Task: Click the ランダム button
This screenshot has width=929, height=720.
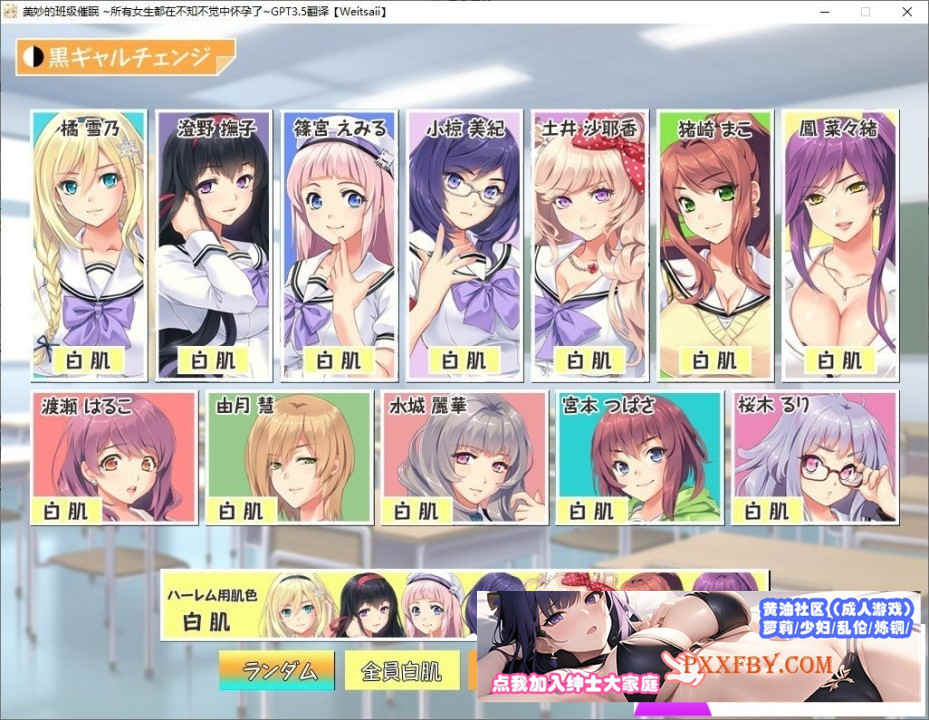Action: pyautogui.click(x=277, y=670)
